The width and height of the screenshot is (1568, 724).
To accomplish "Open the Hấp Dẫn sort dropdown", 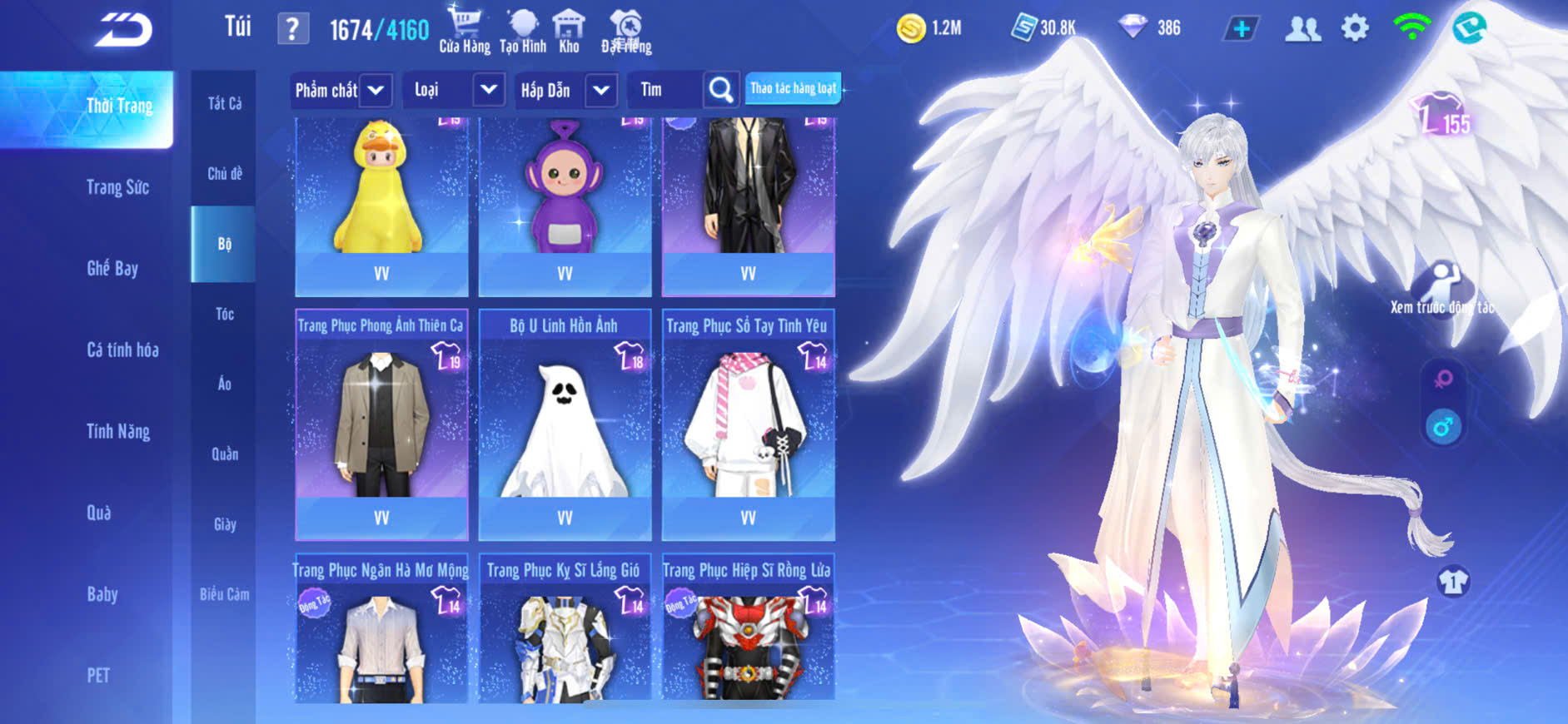I will 565,90.
